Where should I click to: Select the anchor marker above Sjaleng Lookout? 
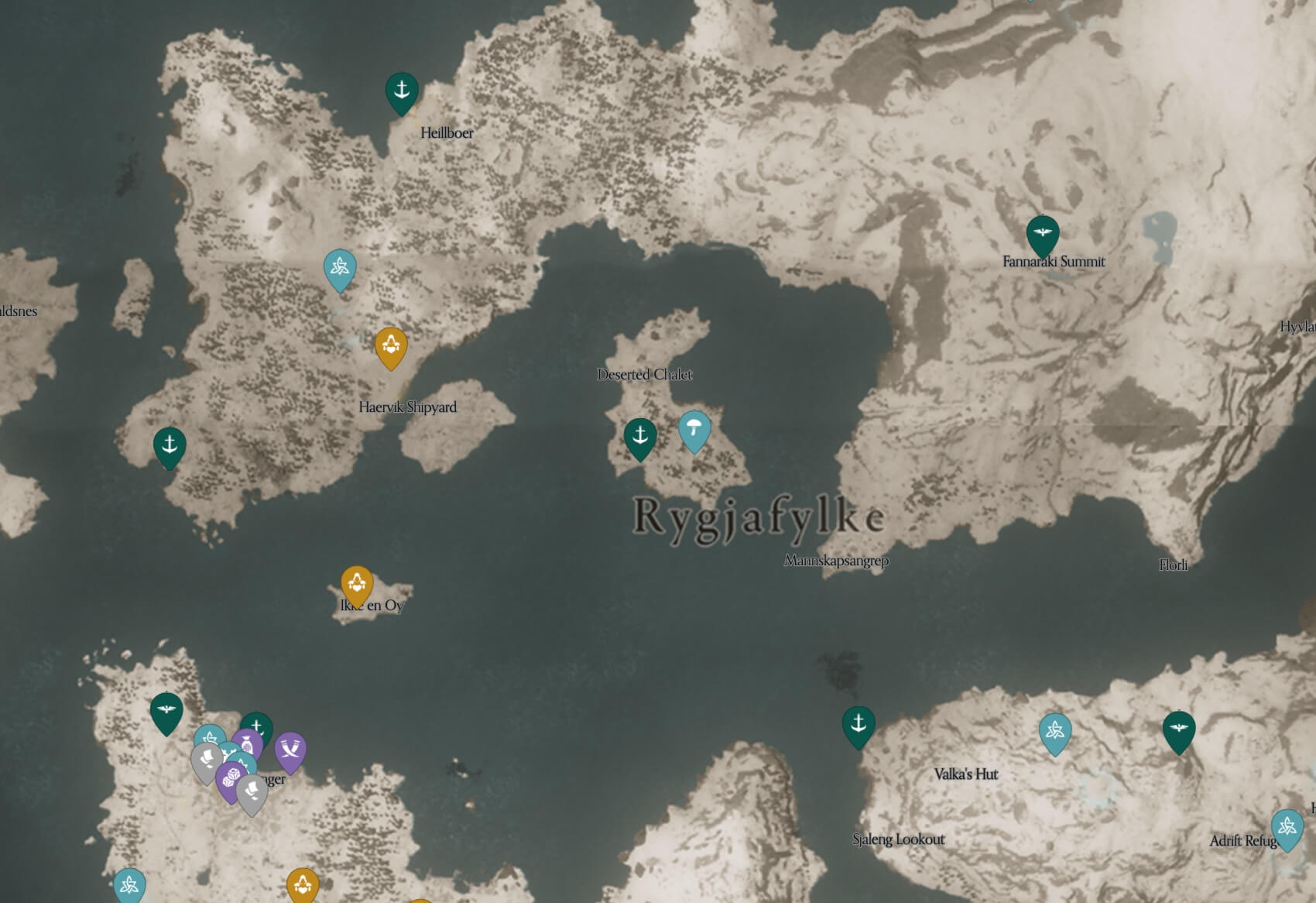pyautogui.click(x=859, y=726)
